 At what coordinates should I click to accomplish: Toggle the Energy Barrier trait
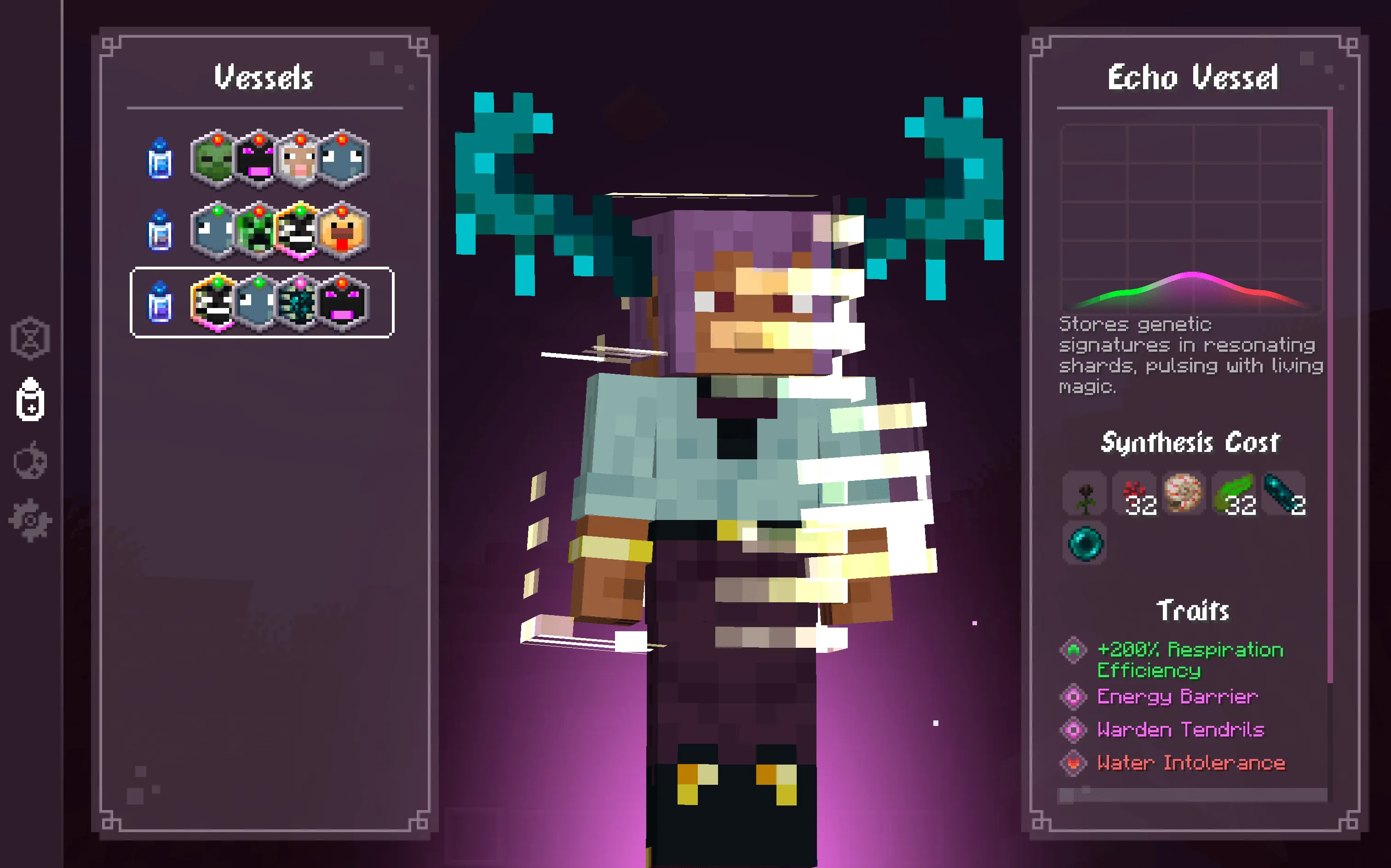pyautogui.click(x=1178, y=697)
